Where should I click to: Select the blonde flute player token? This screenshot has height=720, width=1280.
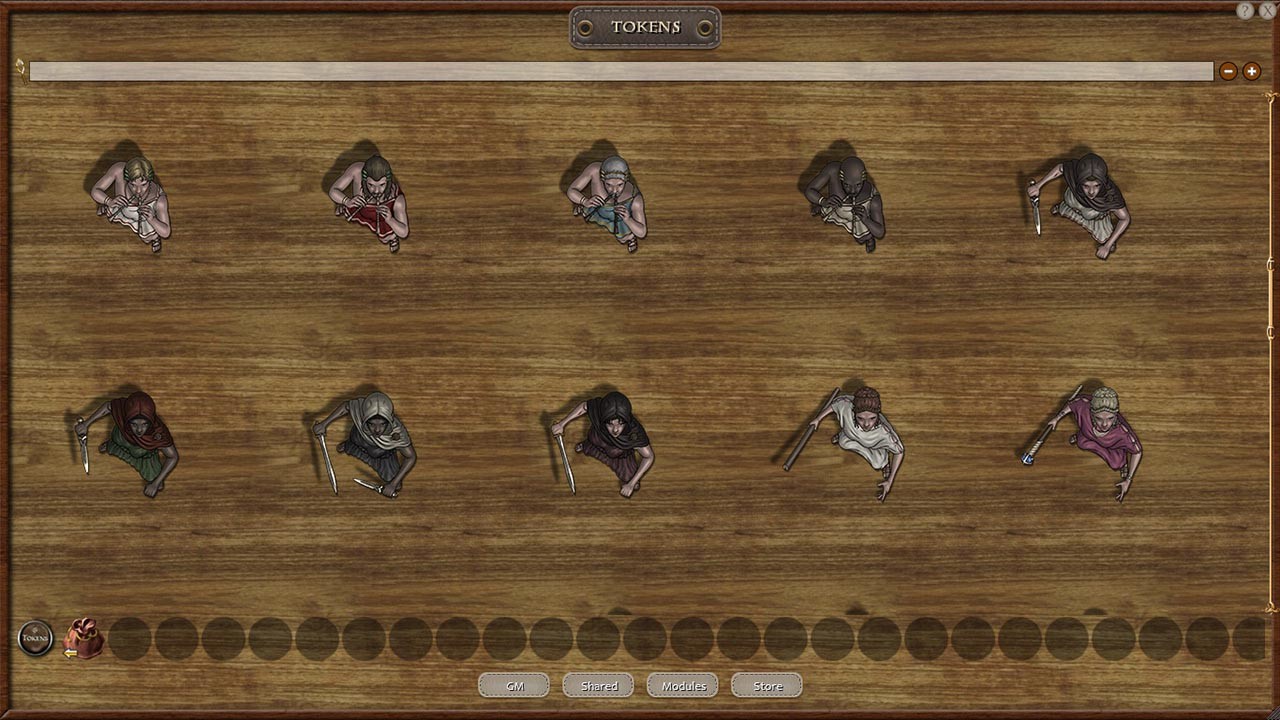click(135, 200)
